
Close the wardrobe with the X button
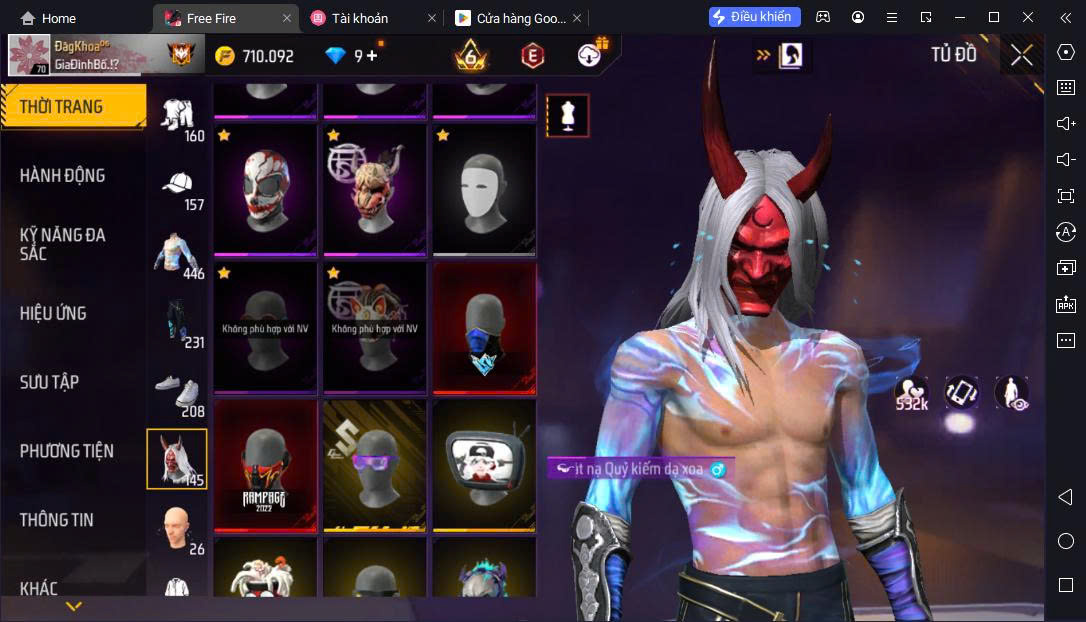[1021, 55]
